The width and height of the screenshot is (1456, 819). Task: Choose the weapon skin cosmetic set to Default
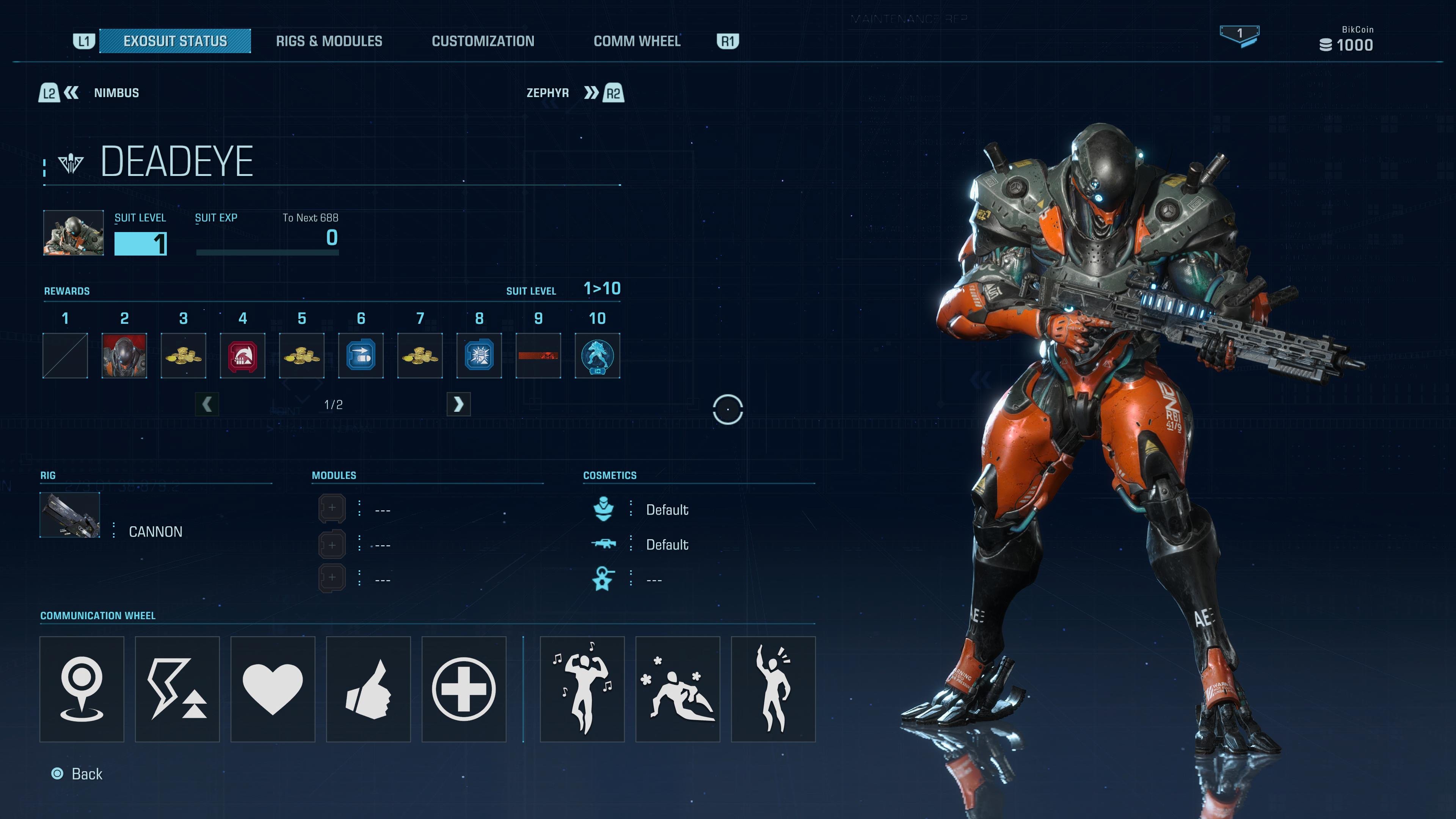[x=667, y=545]
